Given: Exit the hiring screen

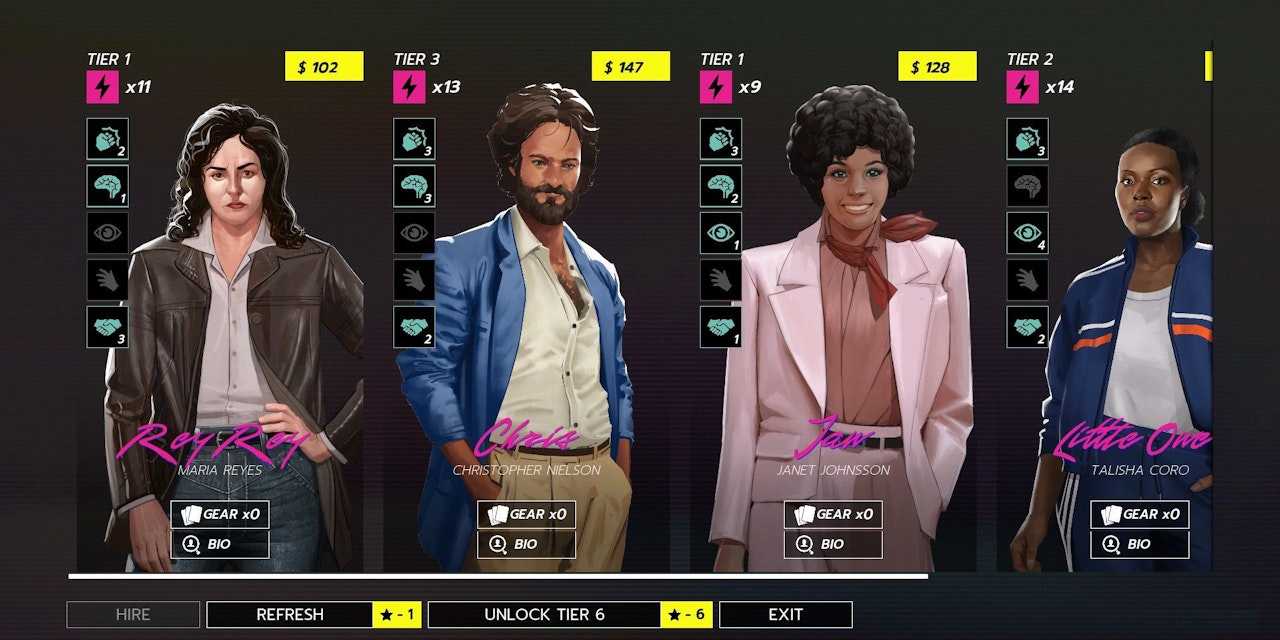Looking at the screenshot, I should pyautogui.click(x=786, y=615).
